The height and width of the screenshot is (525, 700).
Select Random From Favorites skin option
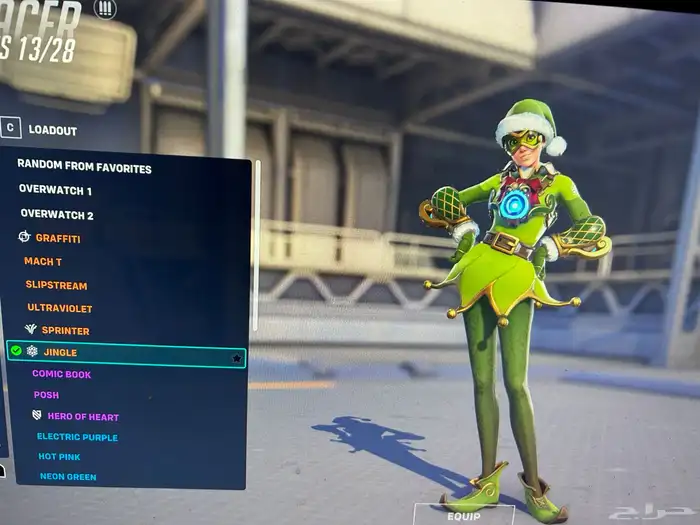click(x=84, y=168)
